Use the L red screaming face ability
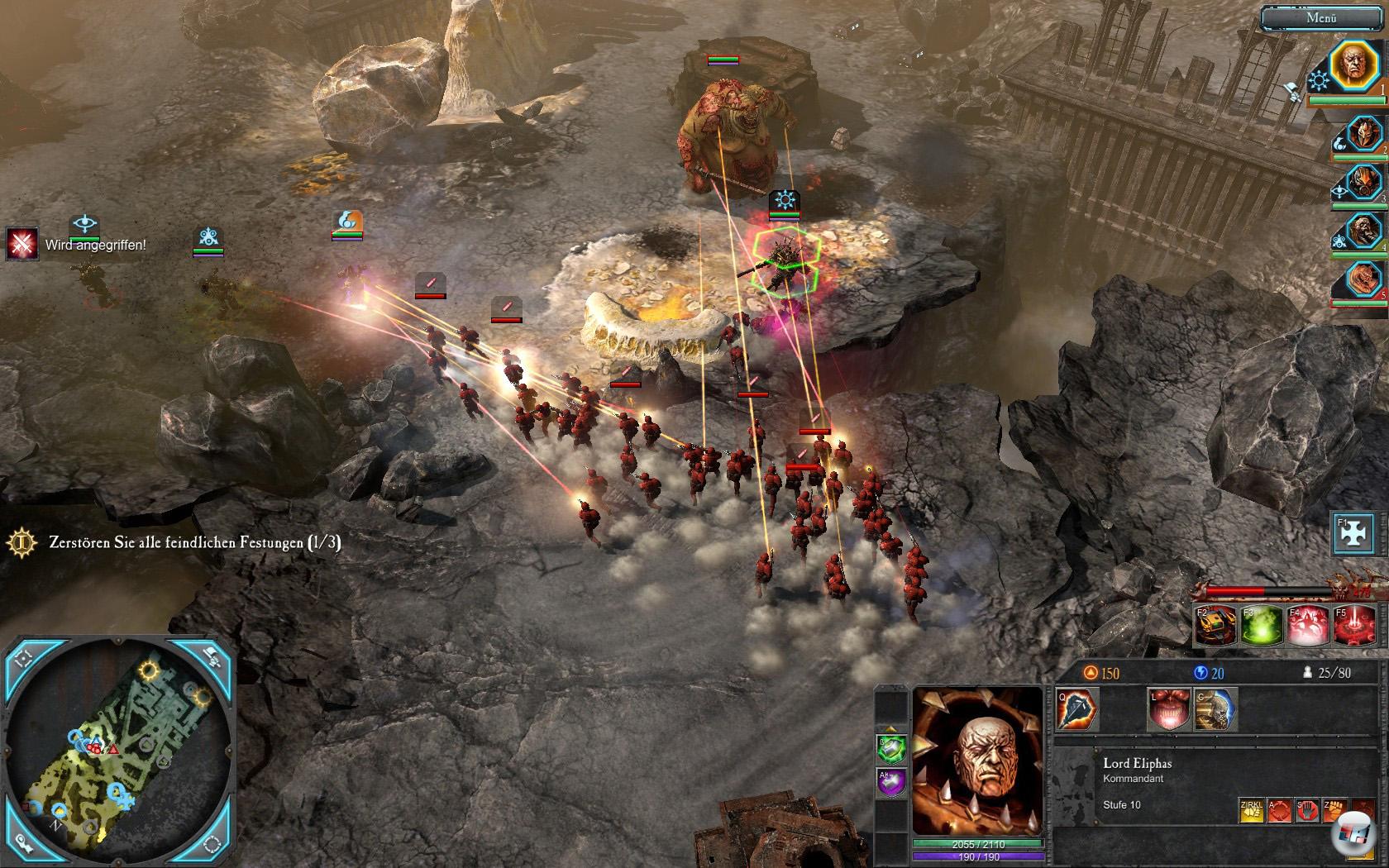This screenshot has height=868, width=1389. coord(1170,710)
